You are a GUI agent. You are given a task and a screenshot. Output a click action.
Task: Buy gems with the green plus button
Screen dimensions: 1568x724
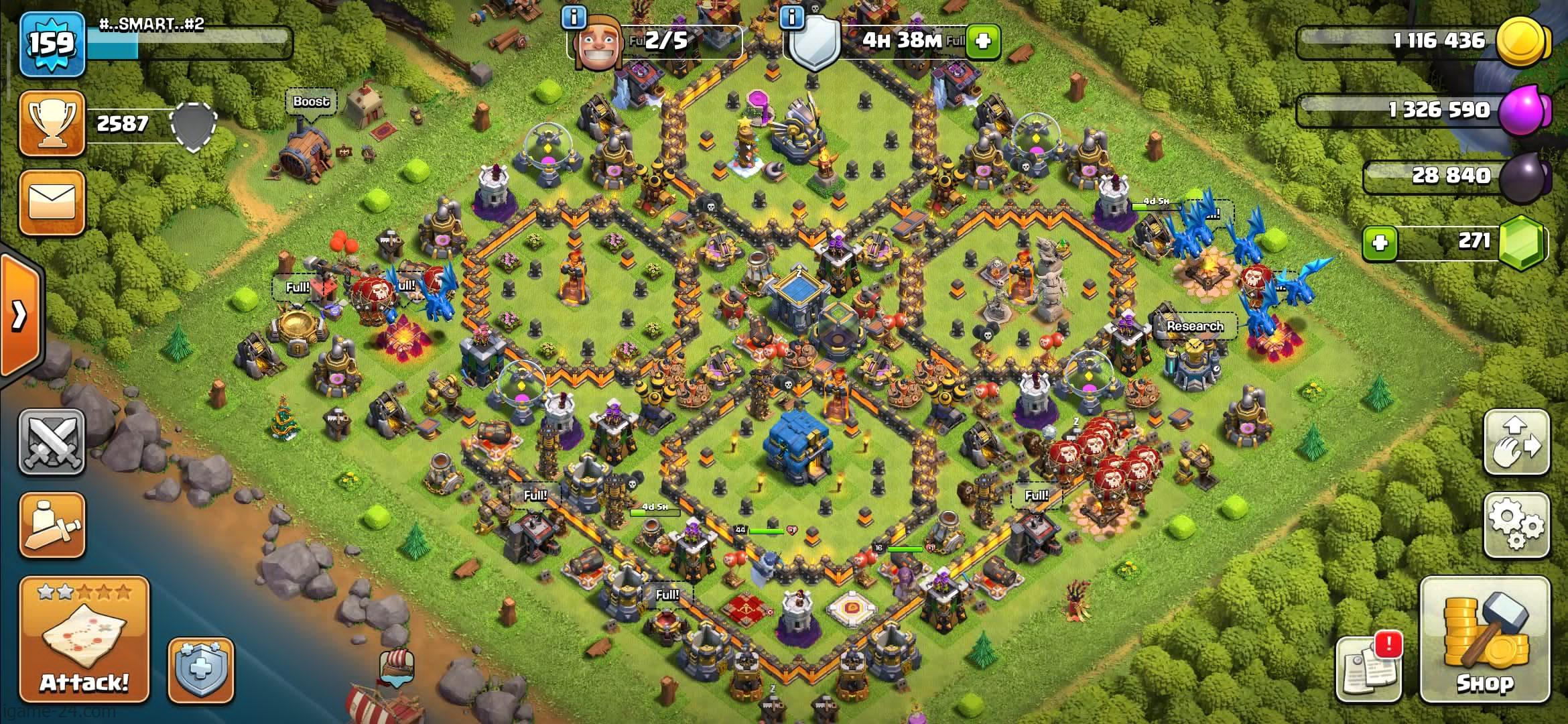[x=1380, y=242]
